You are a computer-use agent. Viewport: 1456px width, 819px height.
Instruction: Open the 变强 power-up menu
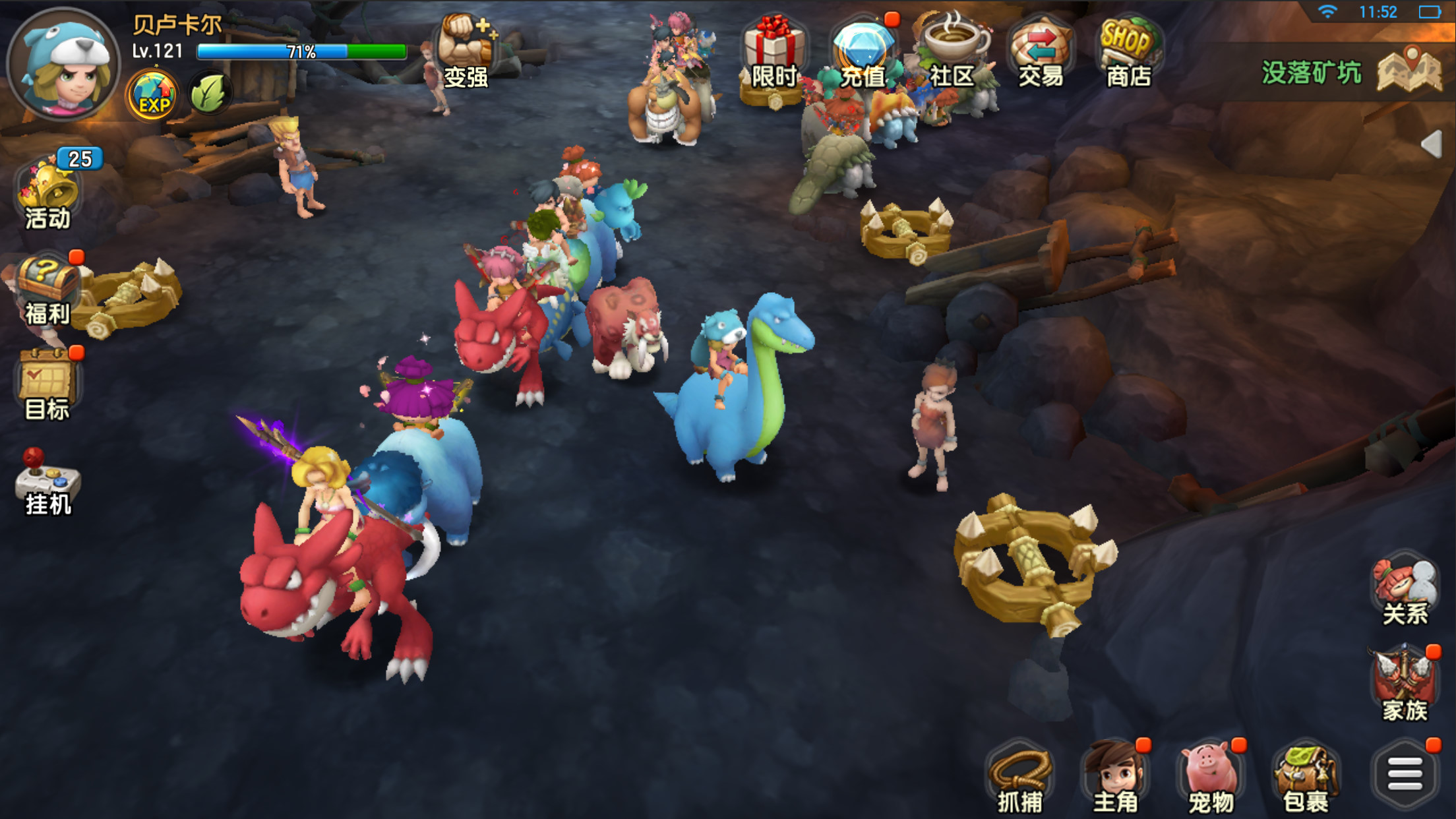(x=466, y=51)
